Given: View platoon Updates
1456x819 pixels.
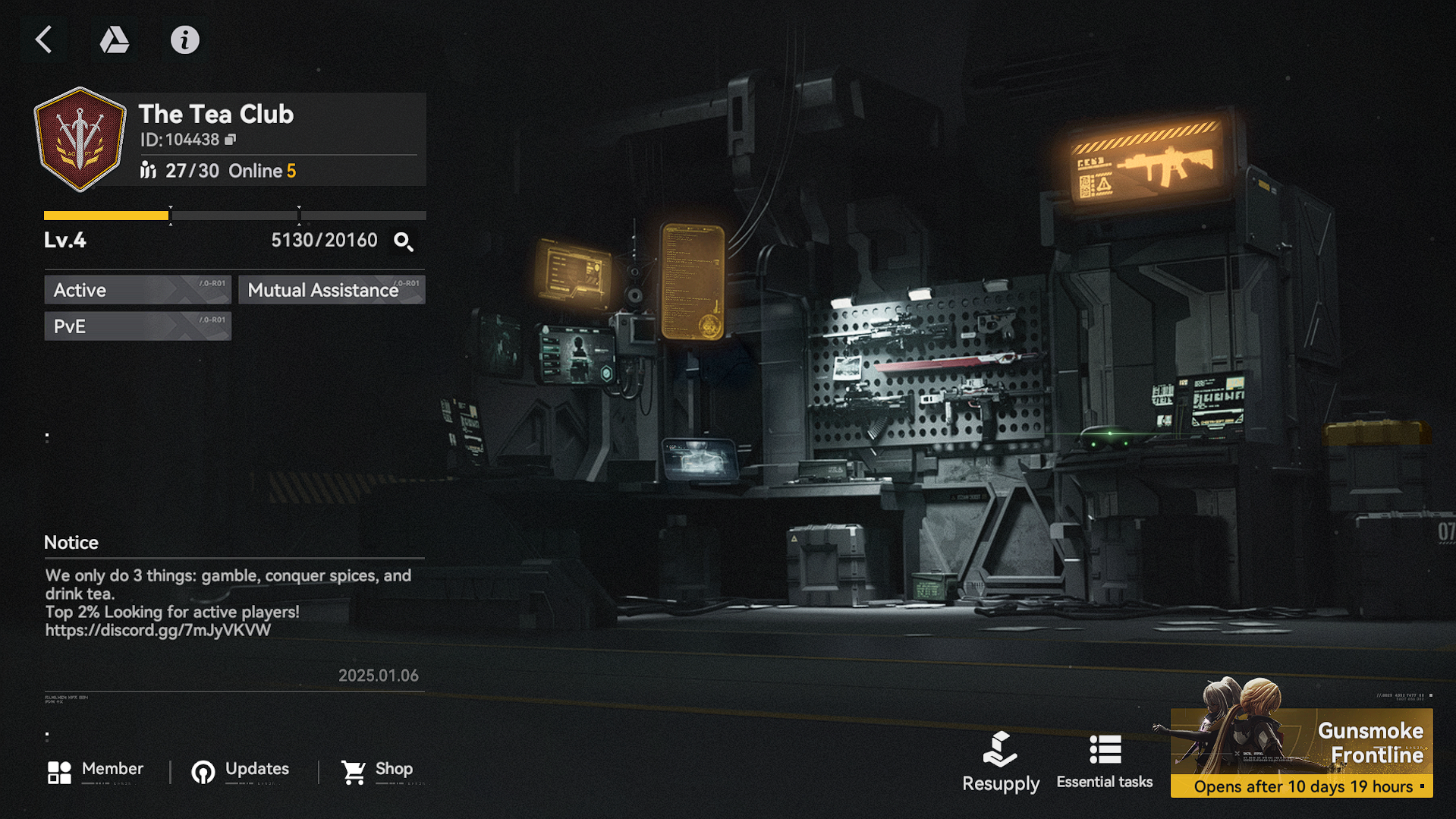Looking at the screenshot, I should (x=241, y=771).
